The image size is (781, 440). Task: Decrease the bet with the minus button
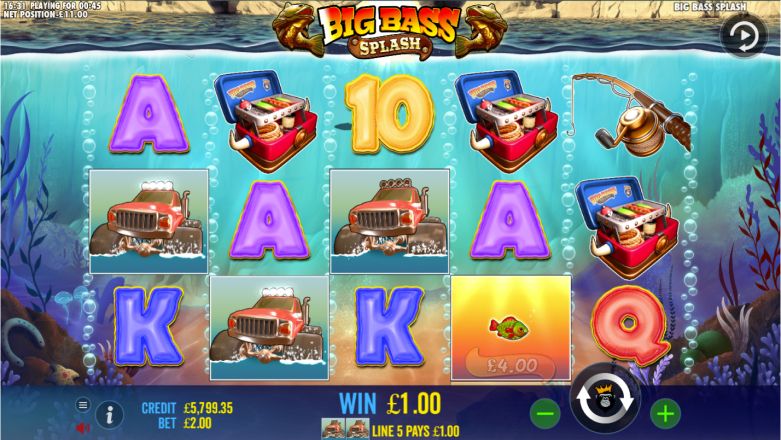[x=546, y=411]
